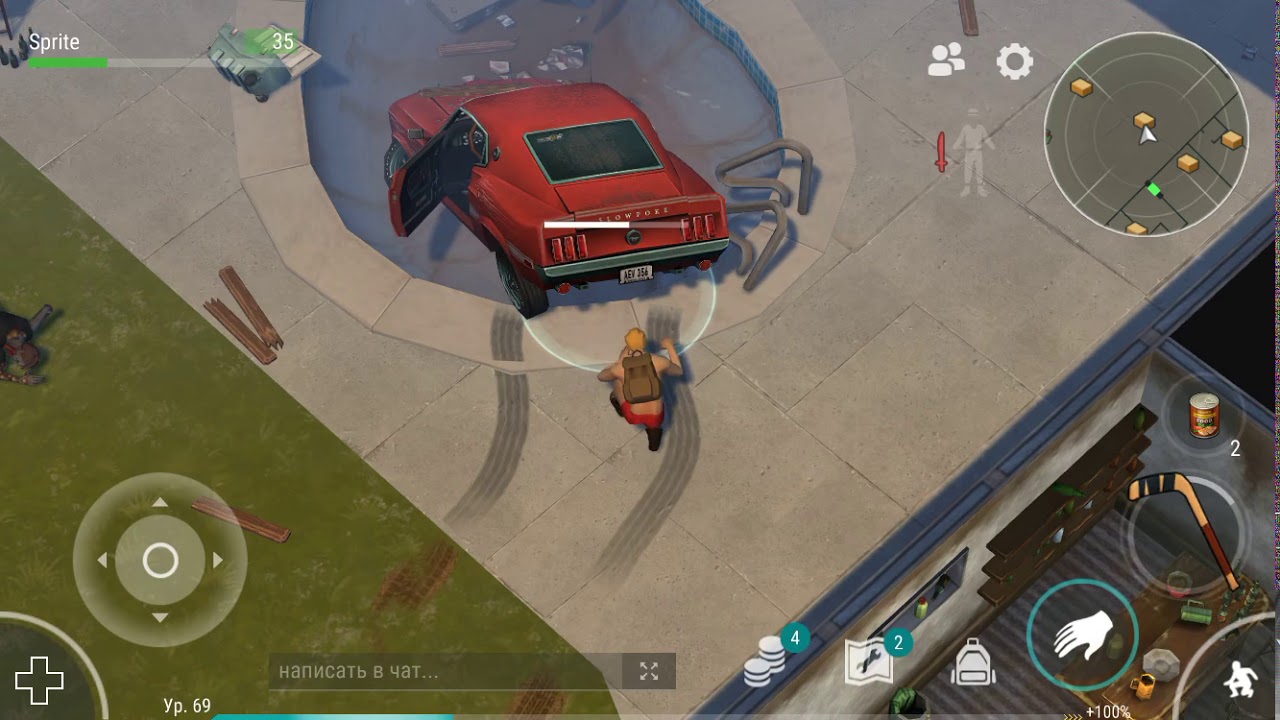Use the canned food quick slot
The width and height of the screenshot is (1280, 720).
click(1204, 417)
